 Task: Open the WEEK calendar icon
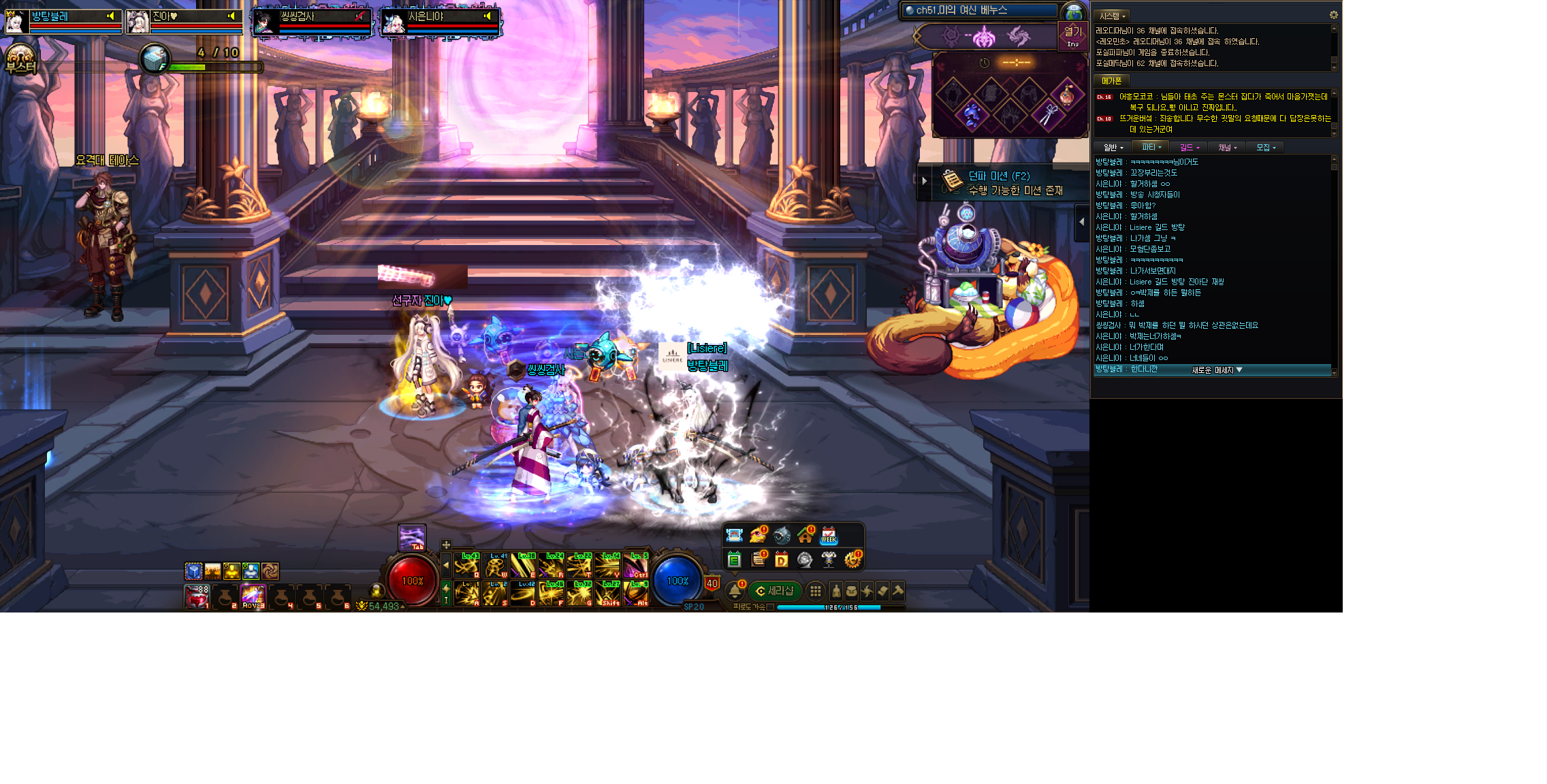click(x=829, y=536)
